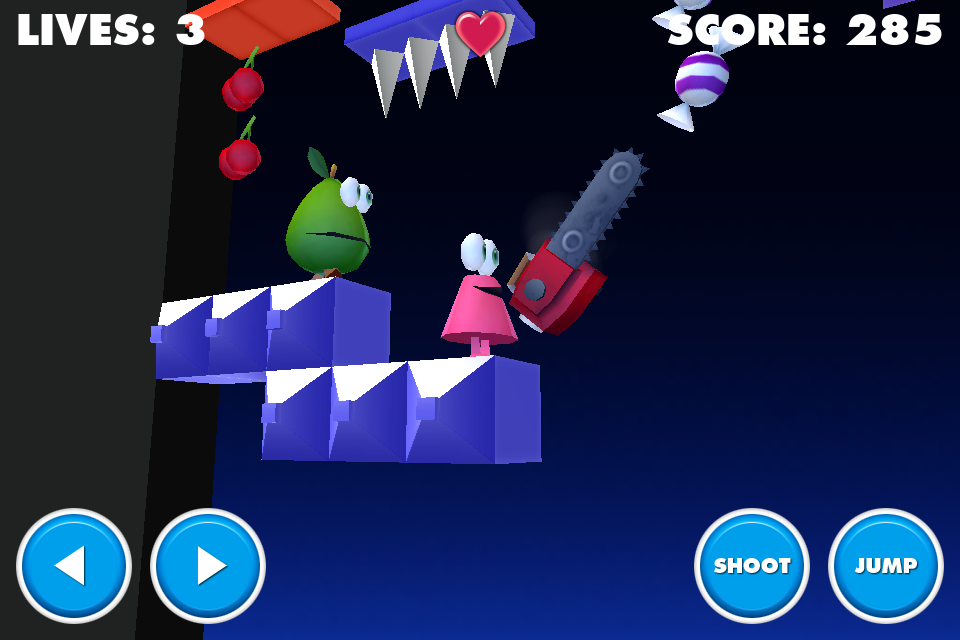Tap the JUMP button
This screenshot has height=640, width=960.
pos(886,566)
